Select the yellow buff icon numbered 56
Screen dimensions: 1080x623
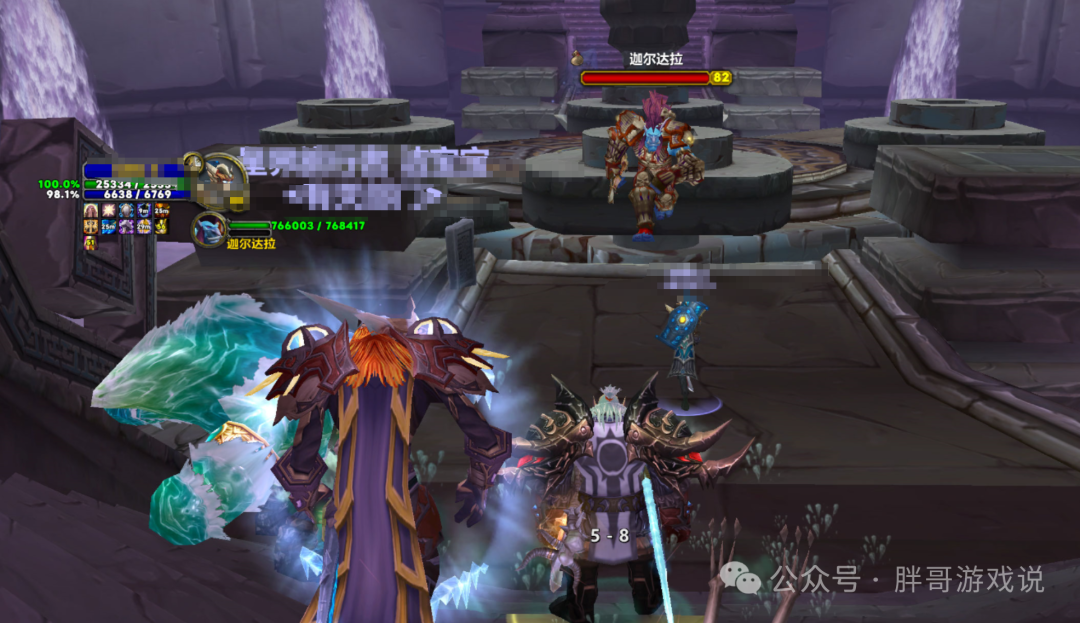[162, 227]
